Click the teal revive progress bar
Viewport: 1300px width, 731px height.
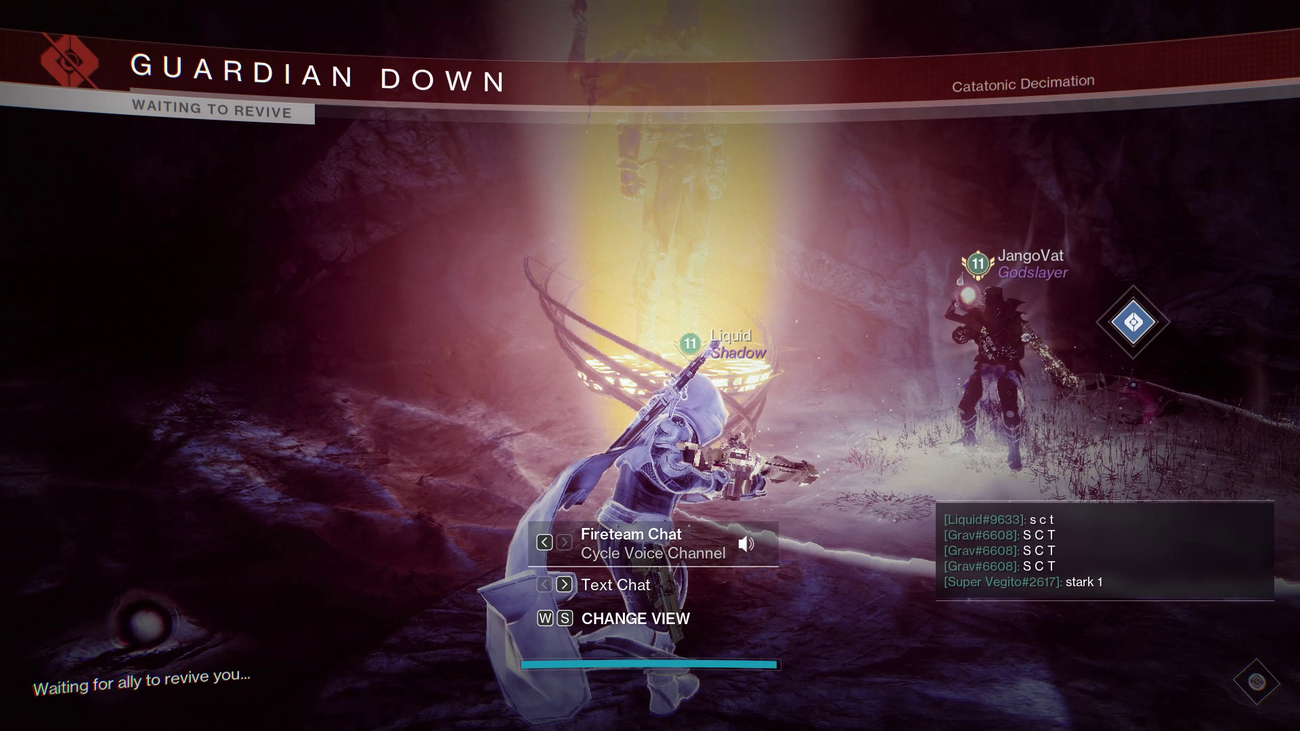point(648,664)
